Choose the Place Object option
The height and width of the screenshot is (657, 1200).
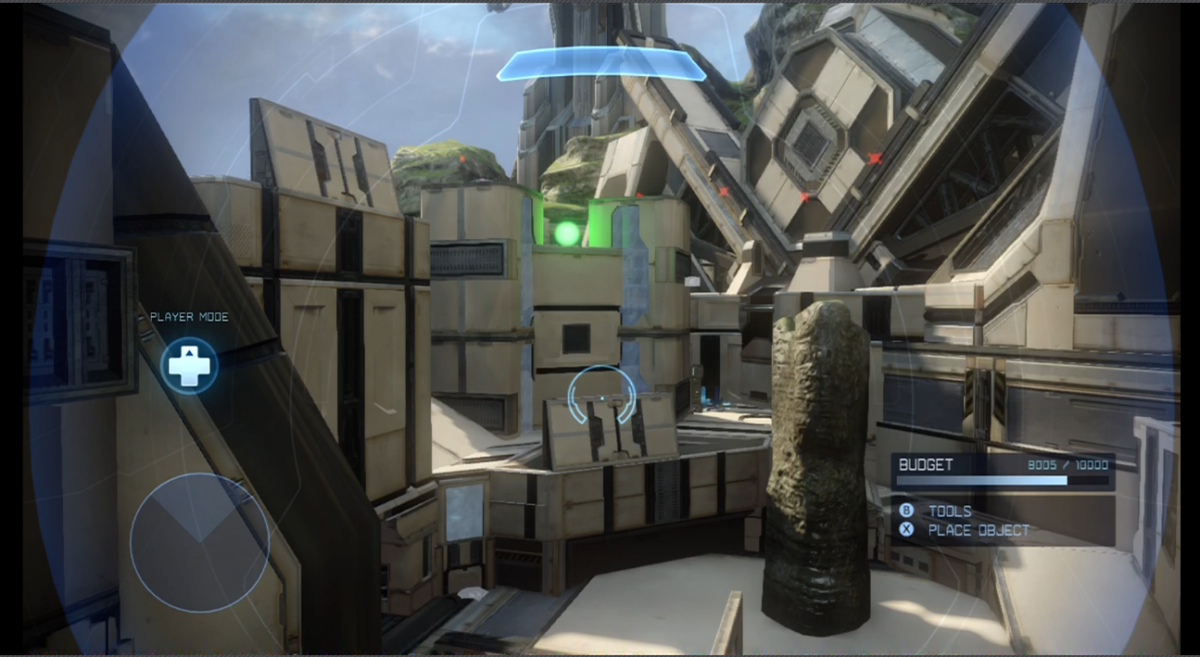tap(977, 530)
